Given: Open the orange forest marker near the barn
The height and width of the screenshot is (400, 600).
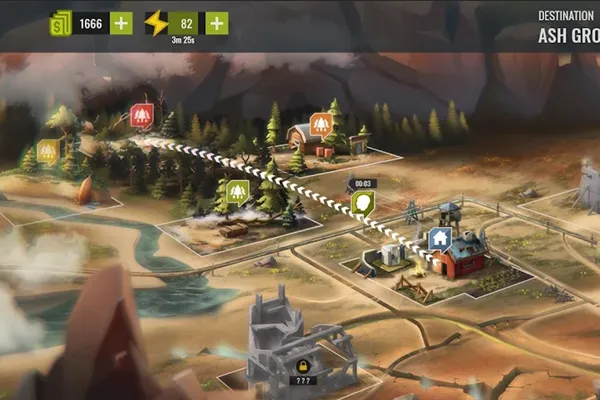Looking at the screenshot, I should click(321, 124).
